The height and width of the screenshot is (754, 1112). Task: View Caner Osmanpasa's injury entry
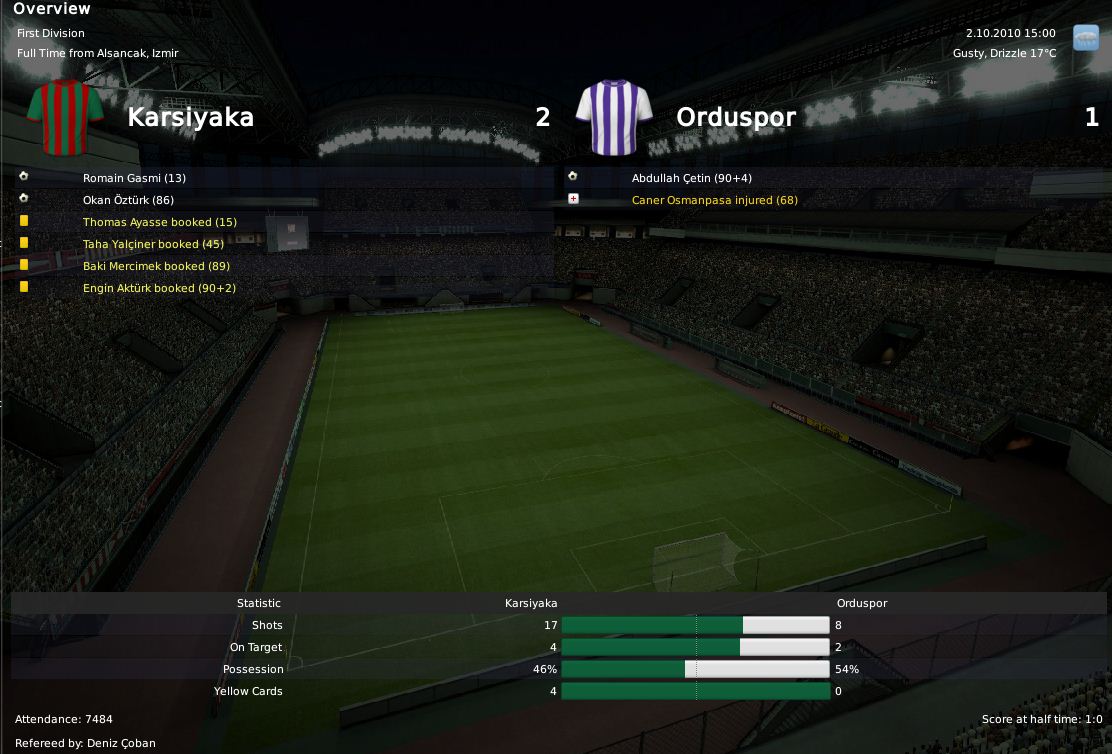point(714,200)
